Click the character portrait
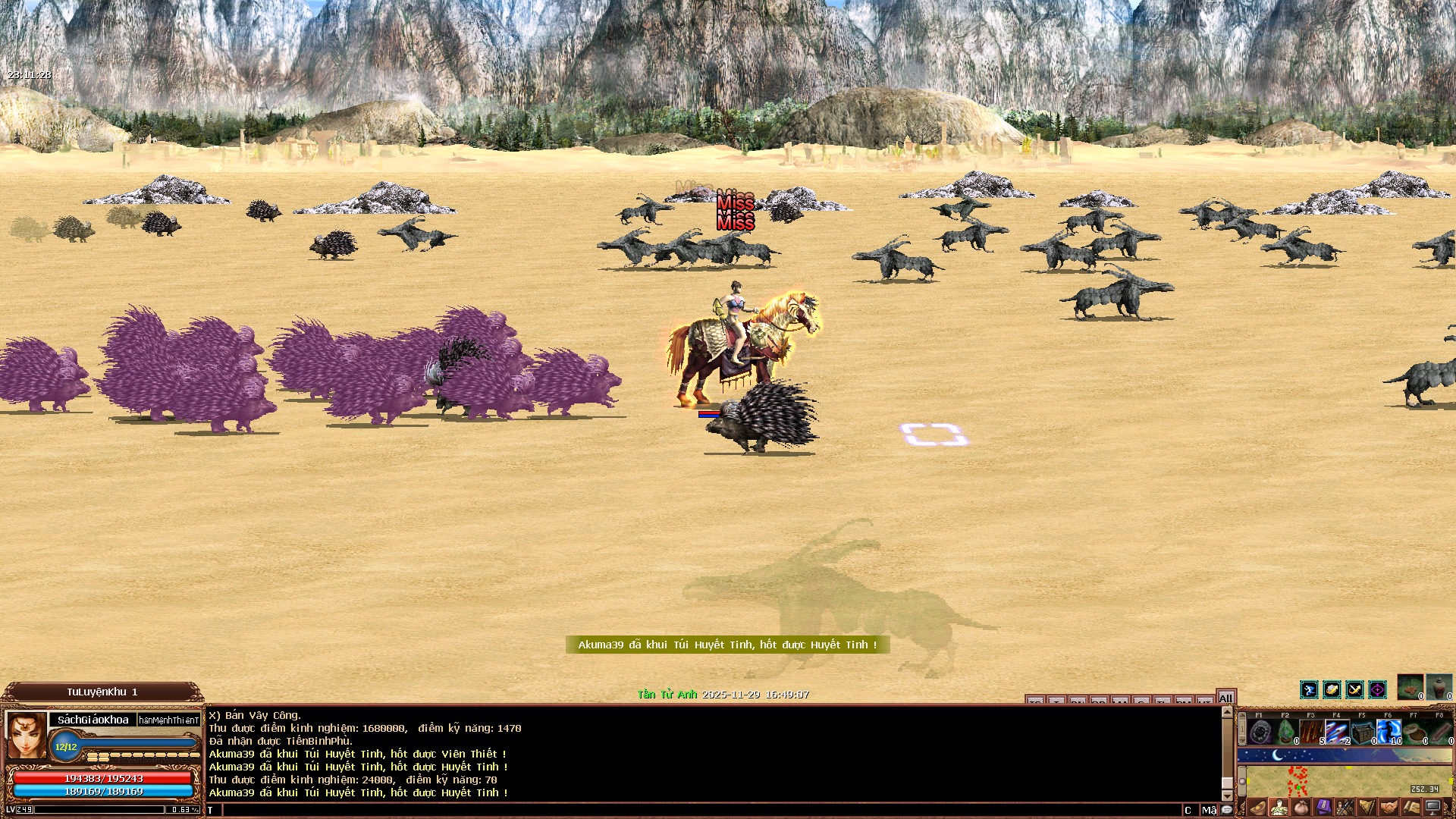This screenshot has height=819, width=1456. (27, 735)
